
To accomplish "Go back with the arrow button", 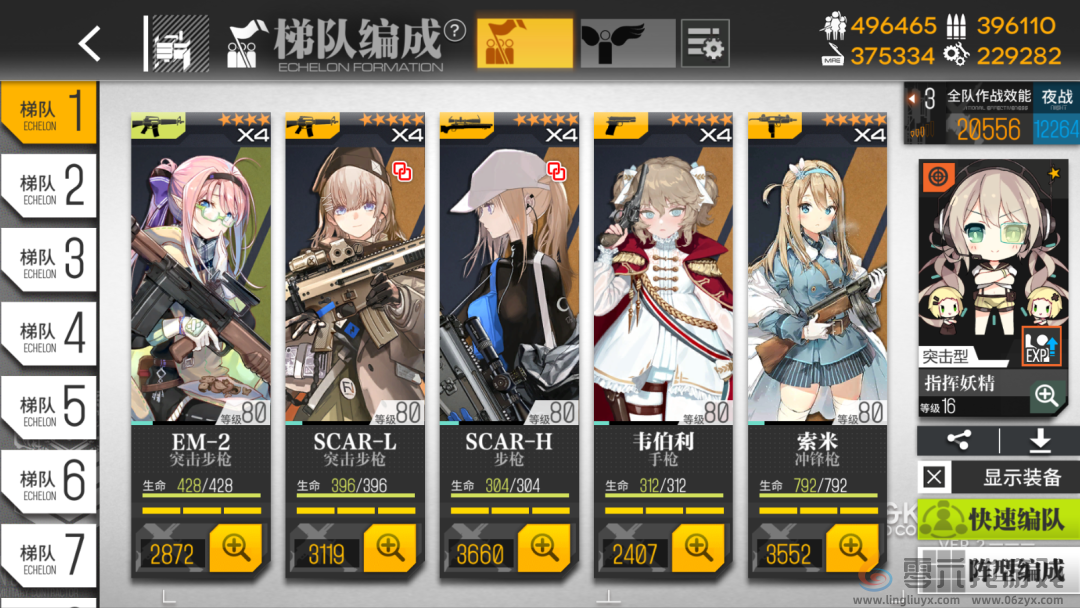I will click(x=90, y=43).
